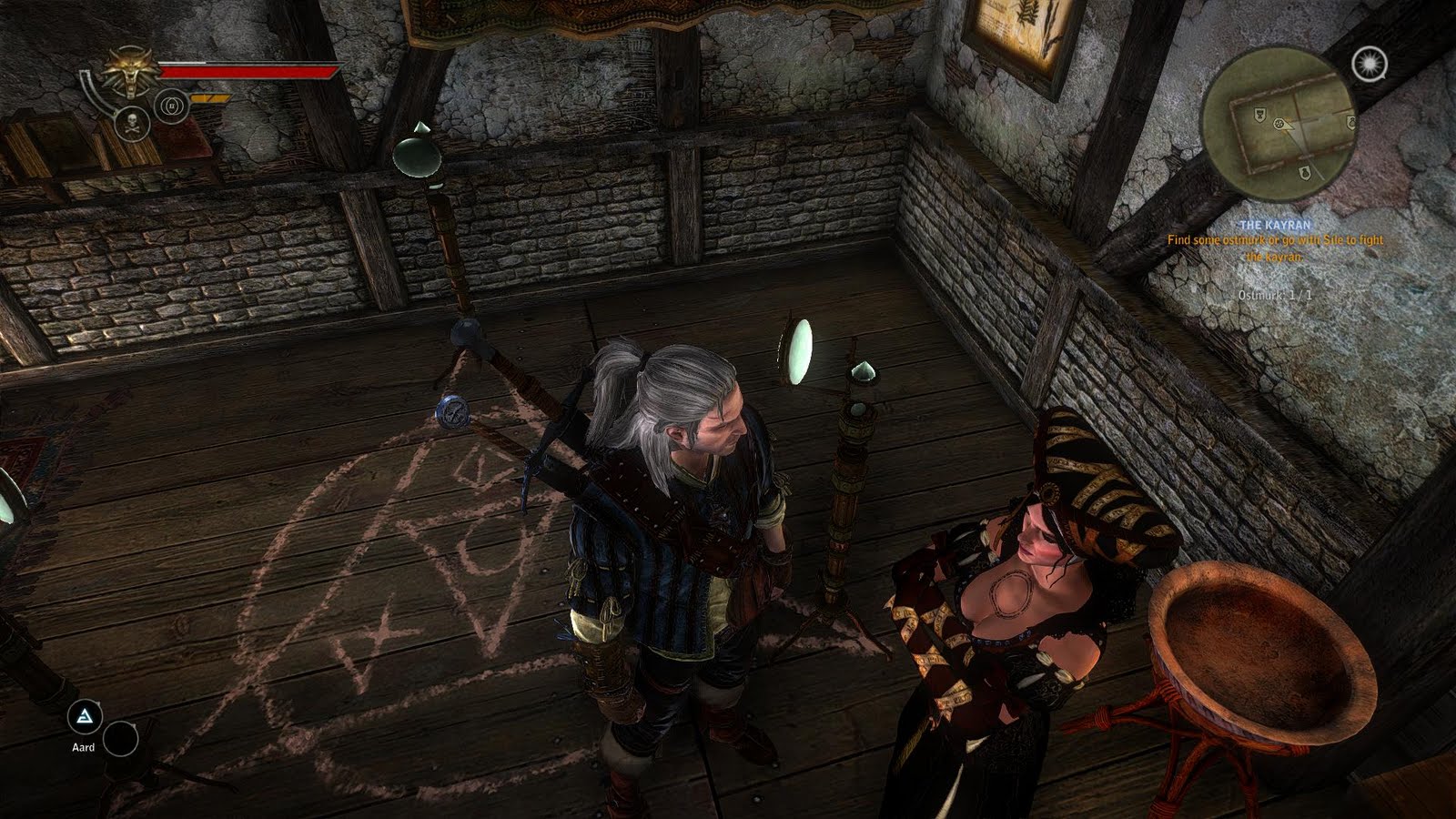Click the pouch loot marker on the minimap
This screenshot has width=1456, height=819.
point(1305,174)
